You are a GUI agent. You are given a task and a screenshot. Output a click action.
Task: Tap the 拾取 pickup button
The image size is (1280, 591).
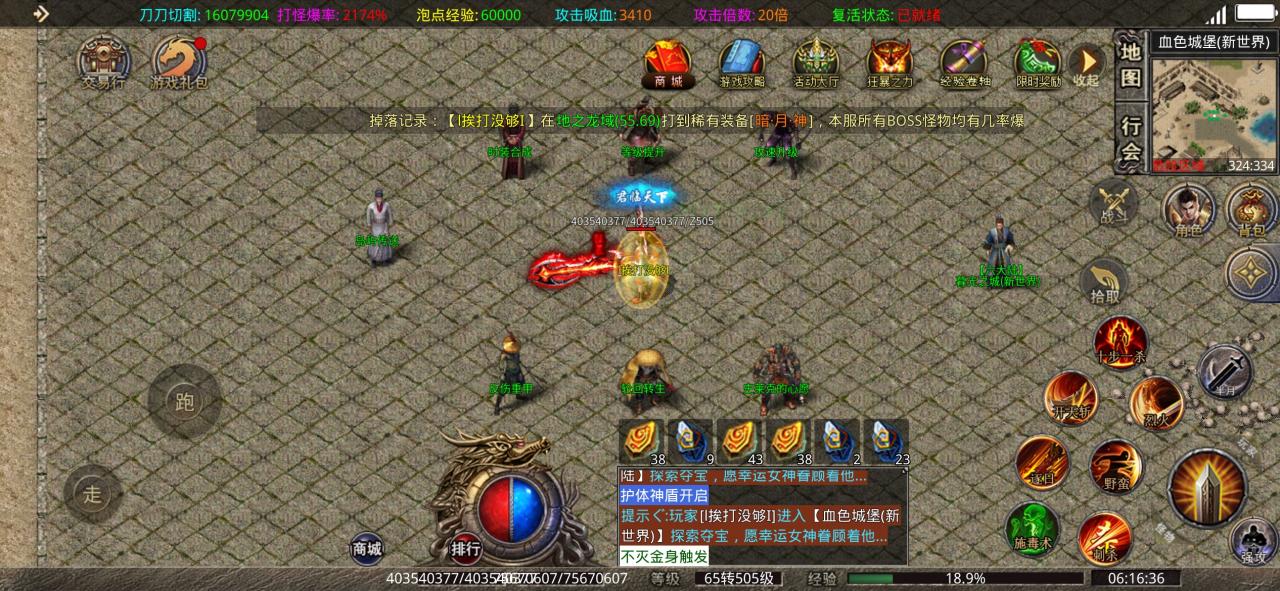coord(1104,282)
